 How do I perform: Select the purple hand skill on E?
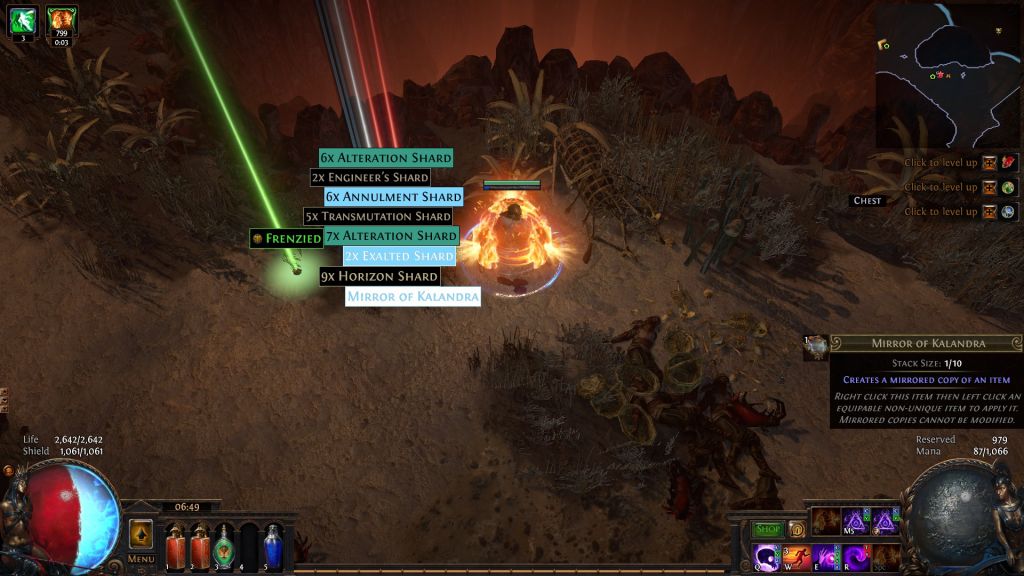coord(828,556)
